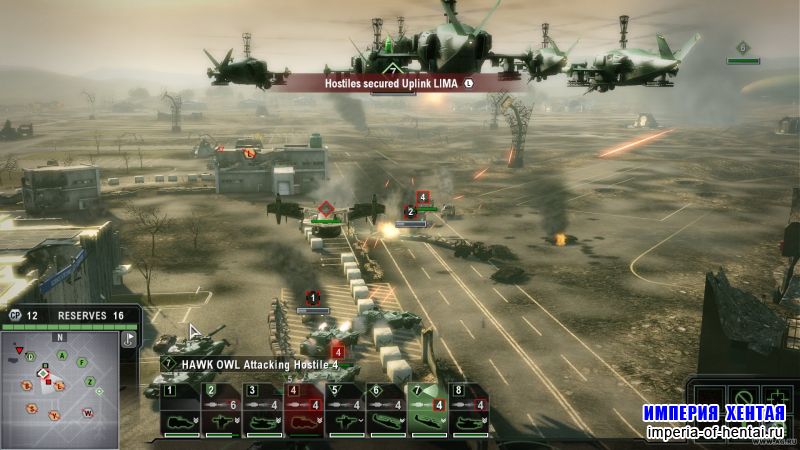Screen dimensions: 800x450
Task: Choose unit card number 3
Action: tap(261, 410)
